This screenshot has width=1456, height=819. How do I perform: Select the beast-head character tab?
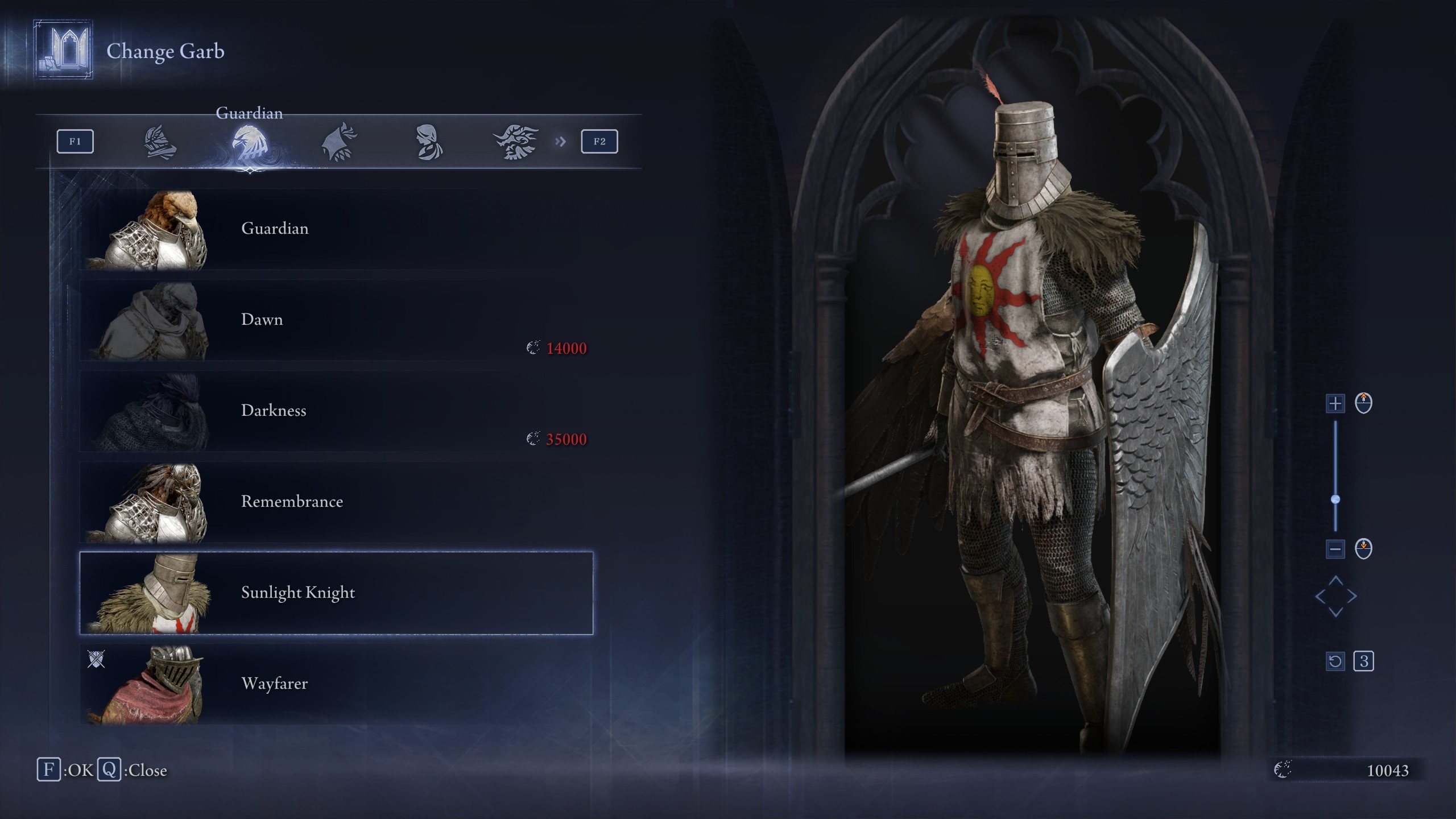pyautogui.click(x=516, y=142)
